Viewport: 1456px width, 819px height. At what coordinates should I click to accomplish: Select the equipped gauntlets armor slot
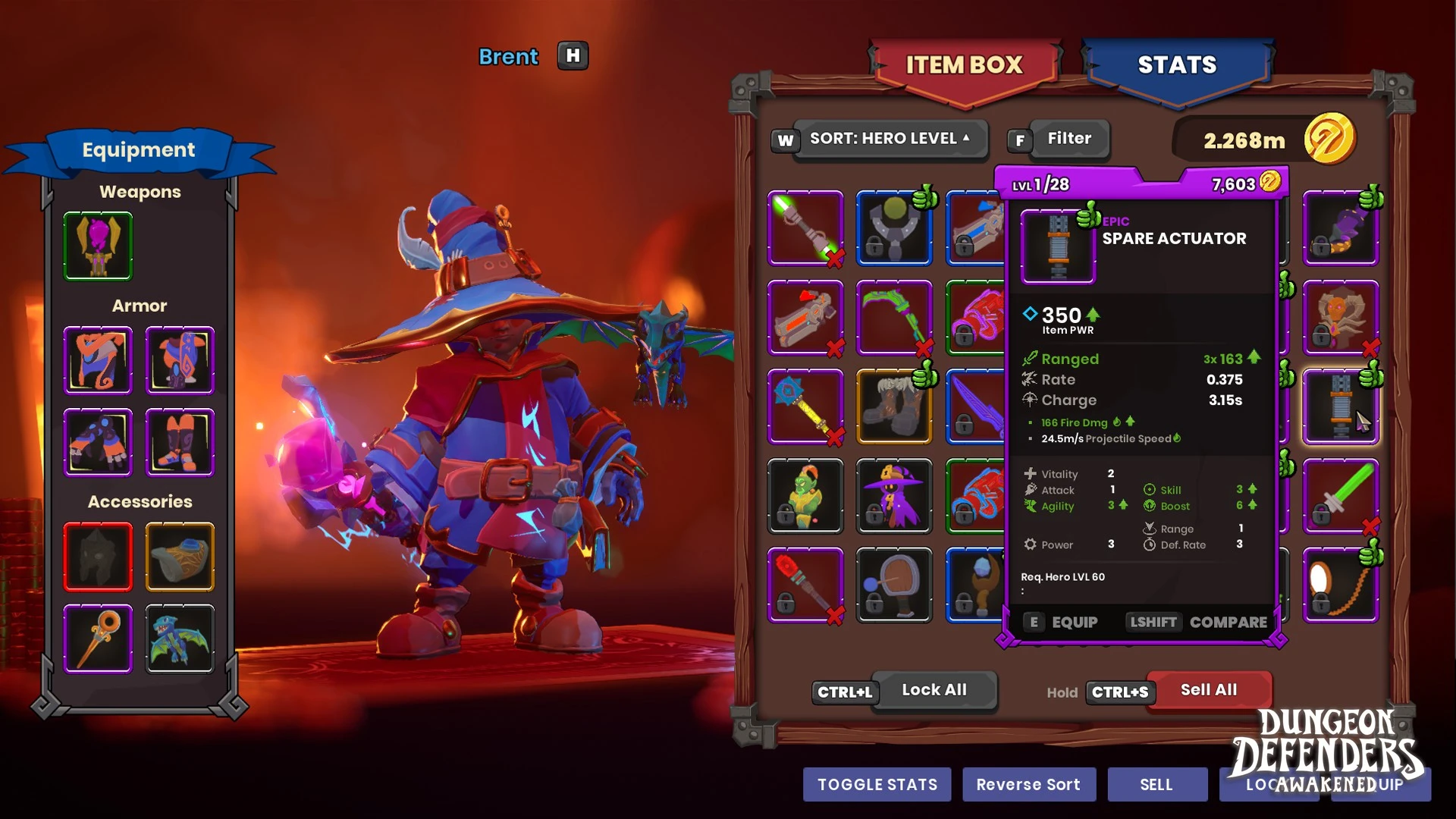pos(98,442)
